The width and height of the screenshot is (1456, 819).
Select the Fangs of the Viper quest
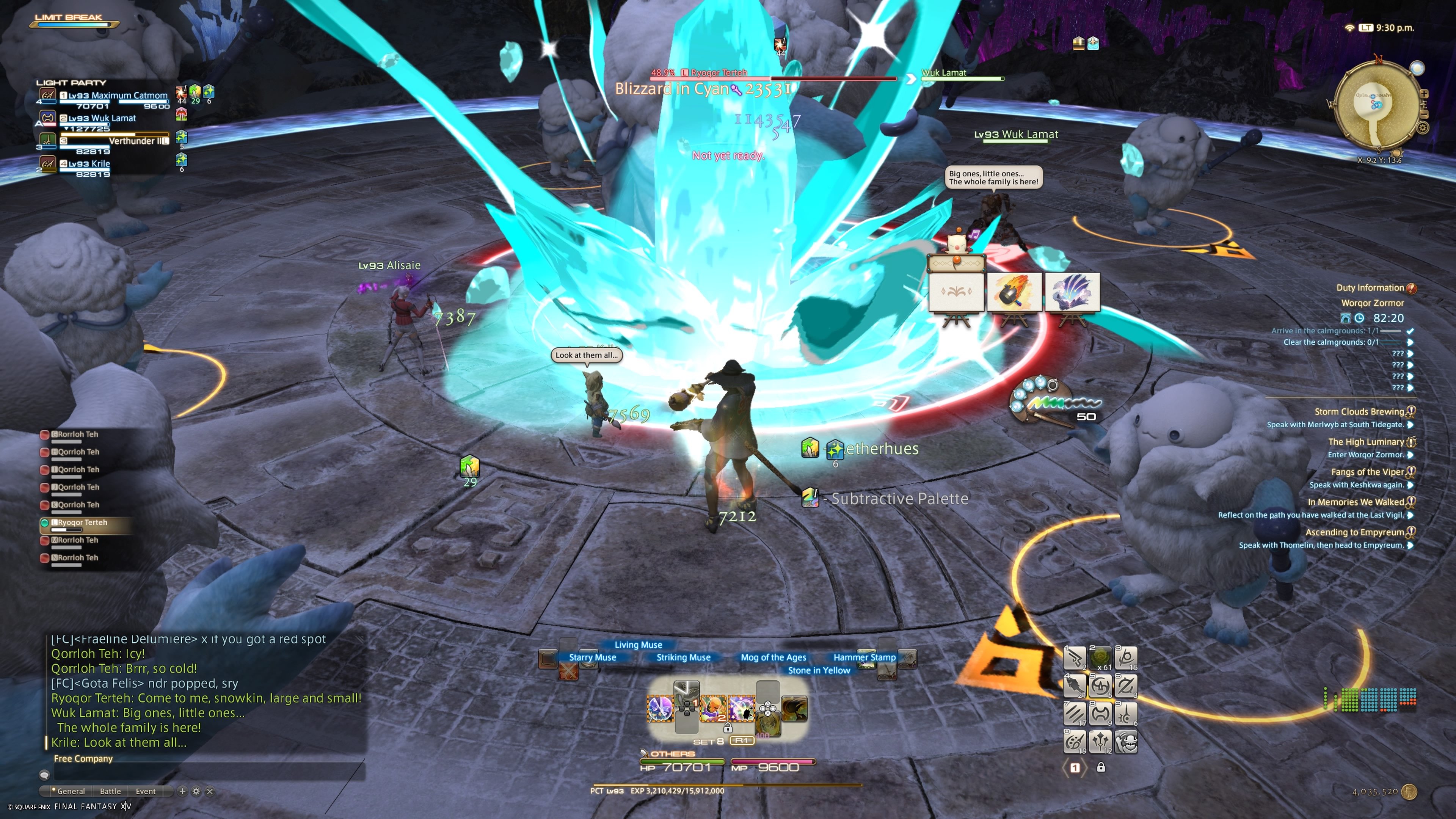tap(1367, 472)
